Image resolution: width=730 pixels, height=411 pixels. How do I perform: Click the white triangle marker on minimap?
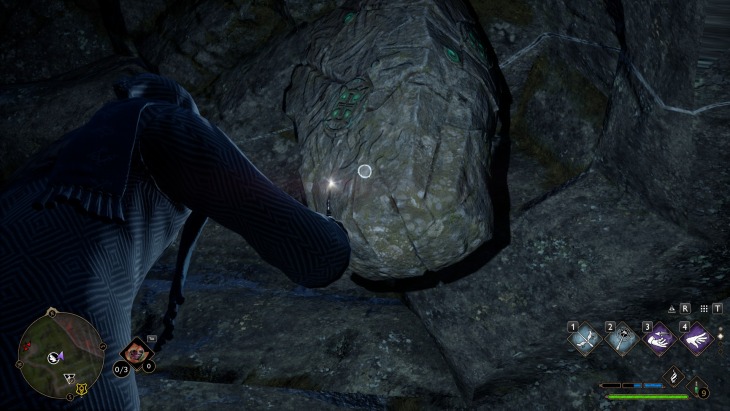coord(69,377)
